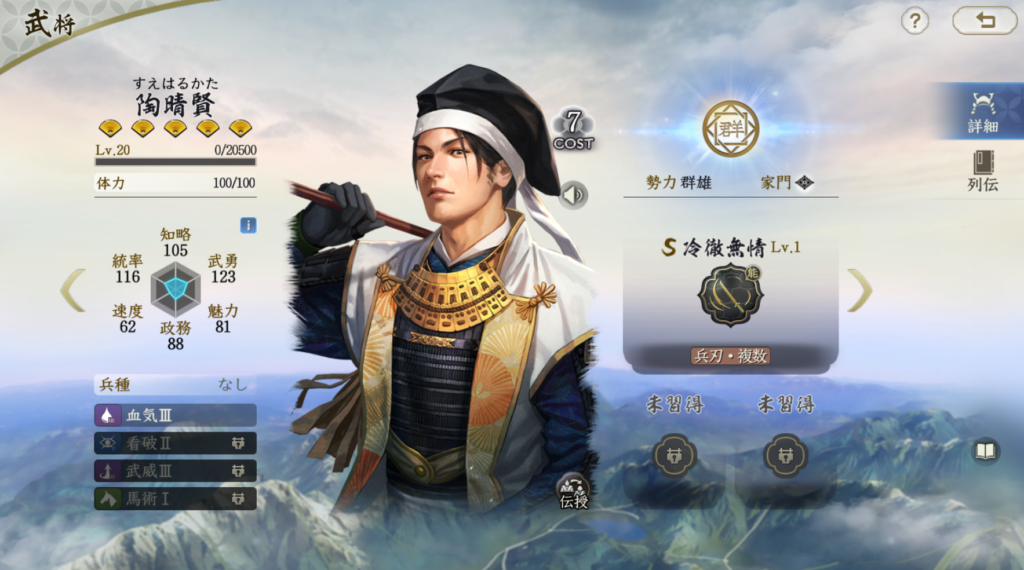Go back with the return arrow button
This screenshot has width=1024, height=570.
pos(984,20)
